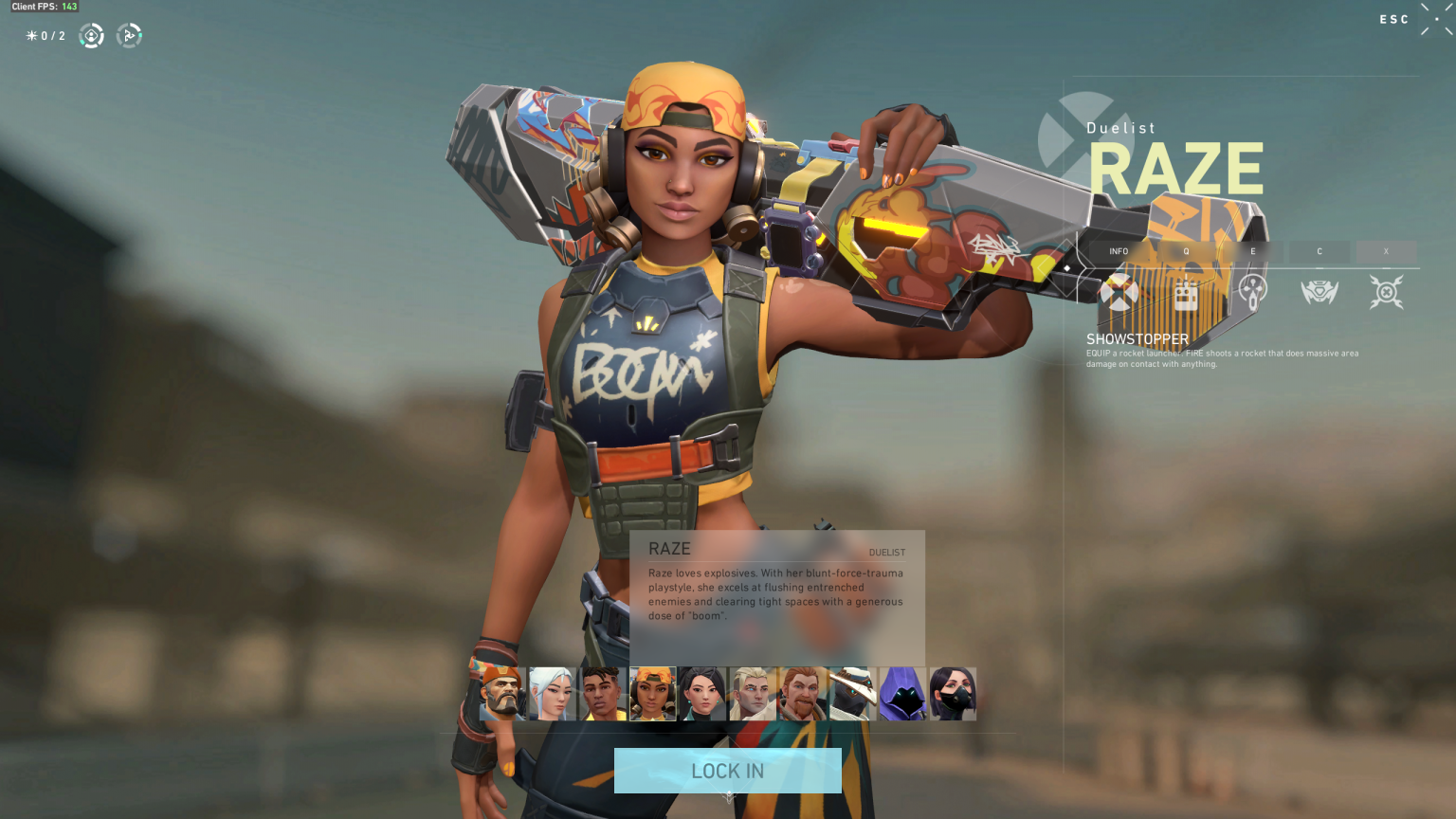Open the Paint Shells ability icon
The height and width of the screenshot is (819, 1456).
point(1253,291)
